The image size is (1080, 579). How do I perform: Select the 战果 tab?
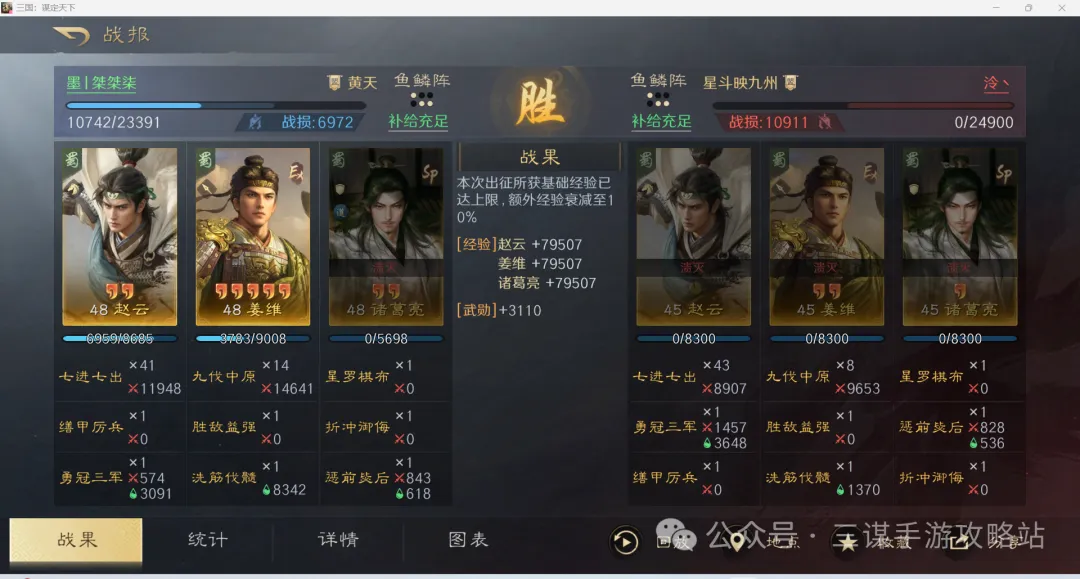point(77,540)
